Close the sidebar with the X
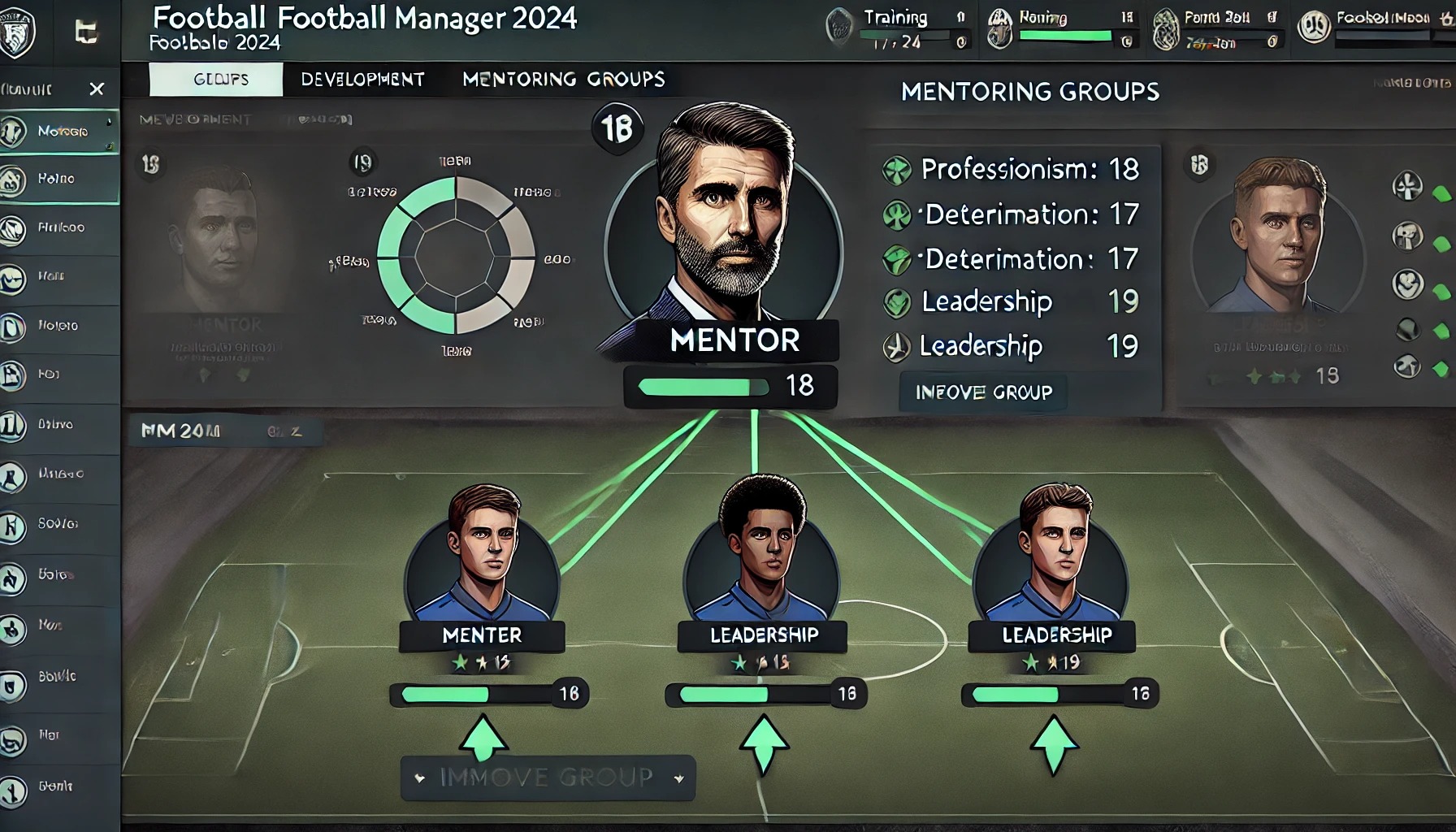1456x832 pixels. [x=97, y=89]
